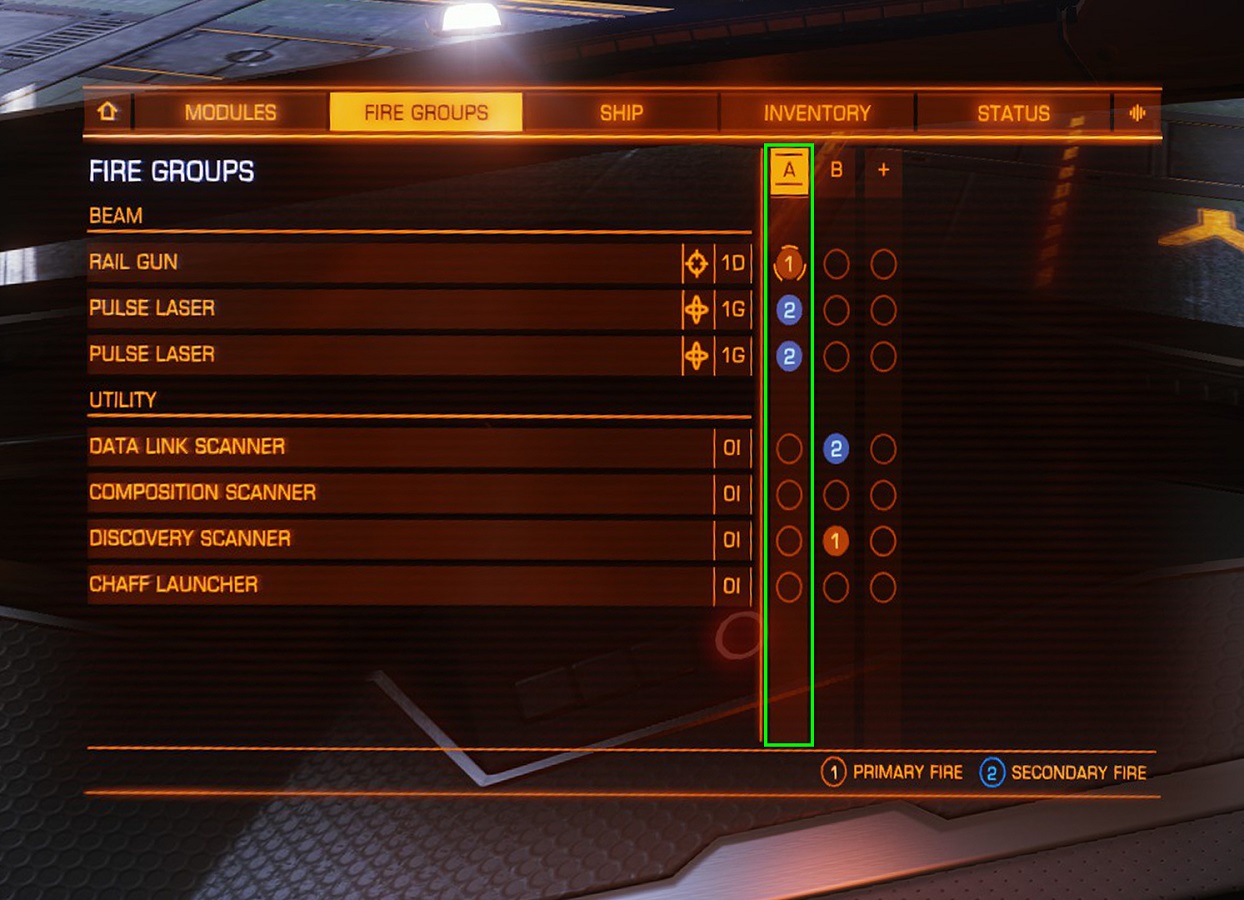1244x900 pixels.
Task: Switch to the Fire Groups tab
Action: click(426, 113)
